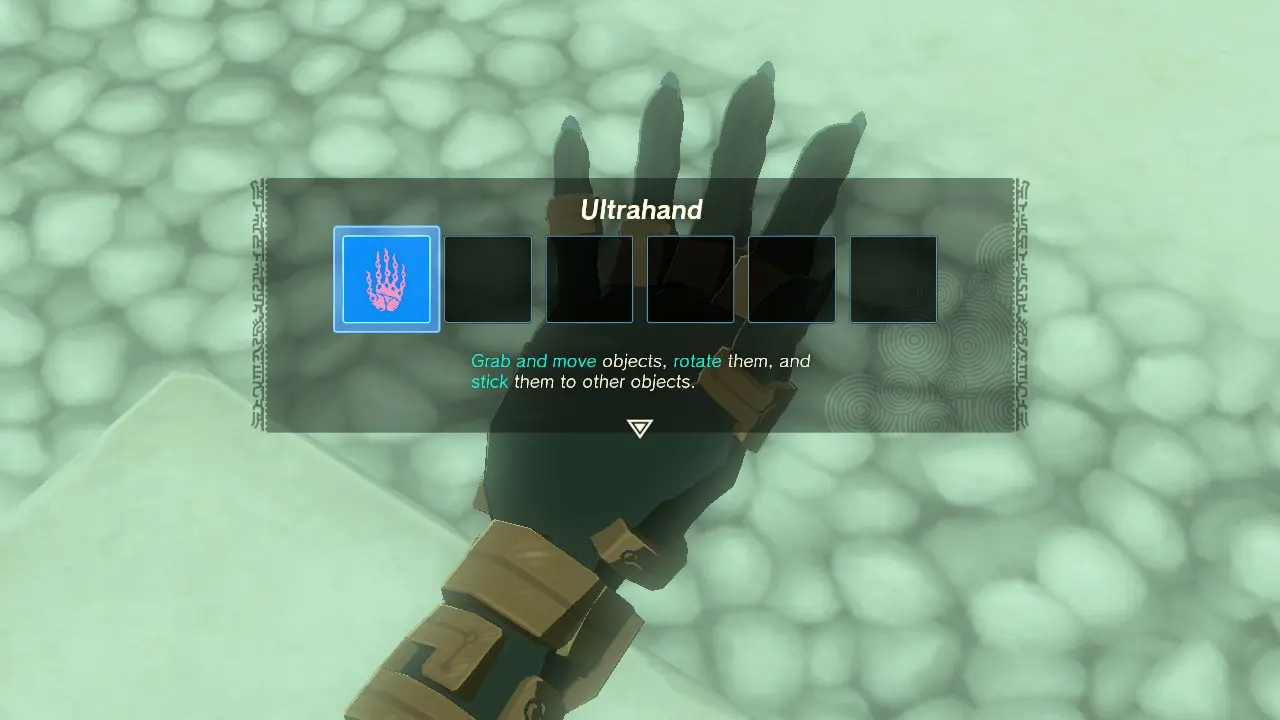Select the third empty ability slot
This screenshot has width=1280, height=720.
click(x=589, y=279)
